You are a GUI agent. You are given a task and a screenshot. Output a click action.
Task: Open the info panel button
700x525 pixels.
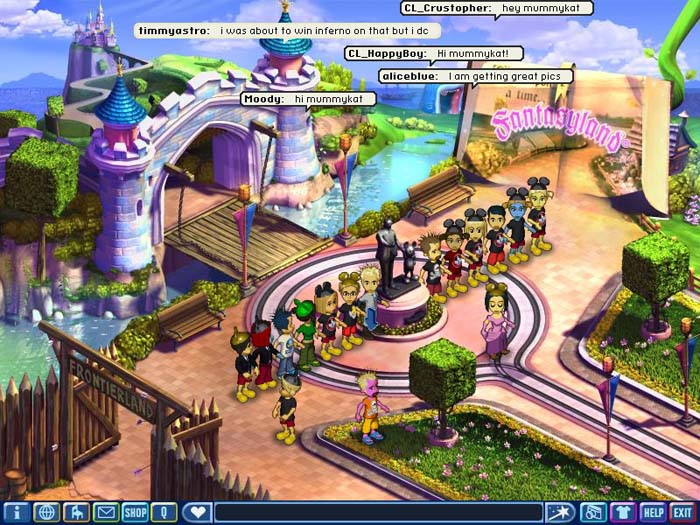(16, 513)
